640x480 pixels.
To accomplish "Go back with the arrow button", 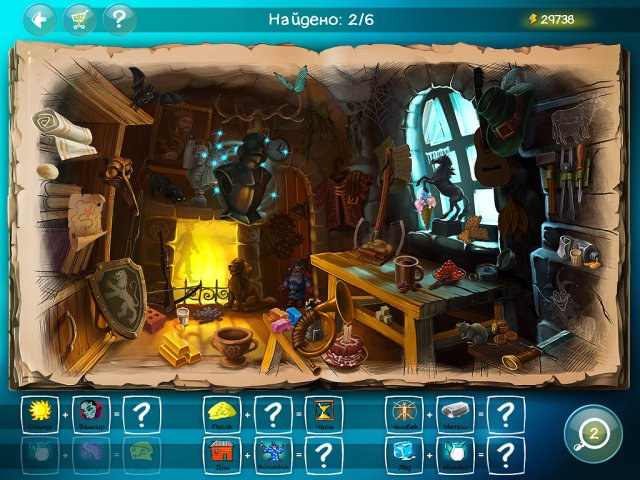I will [40, 19].
